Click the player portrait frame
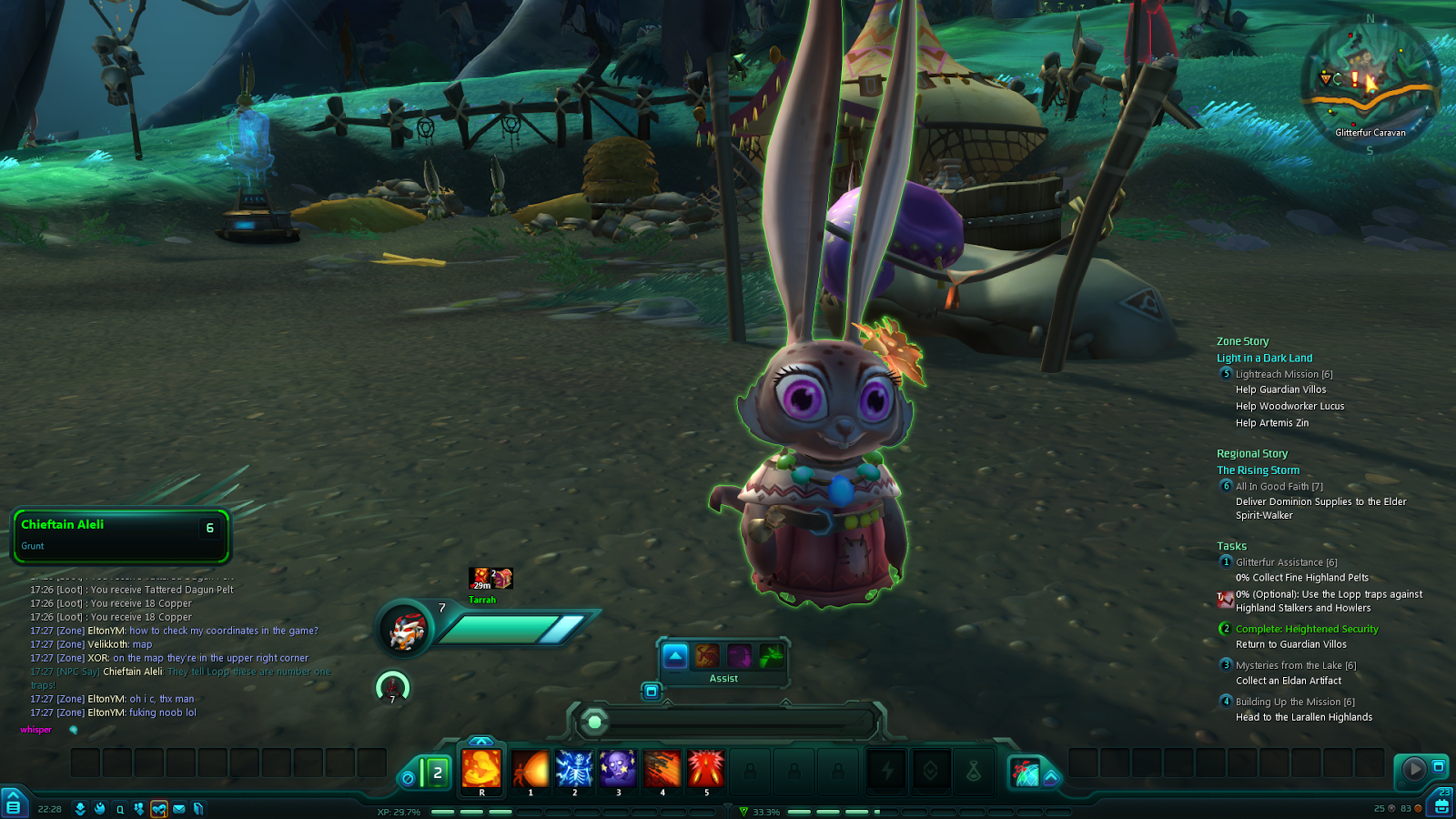 [407, 630]
